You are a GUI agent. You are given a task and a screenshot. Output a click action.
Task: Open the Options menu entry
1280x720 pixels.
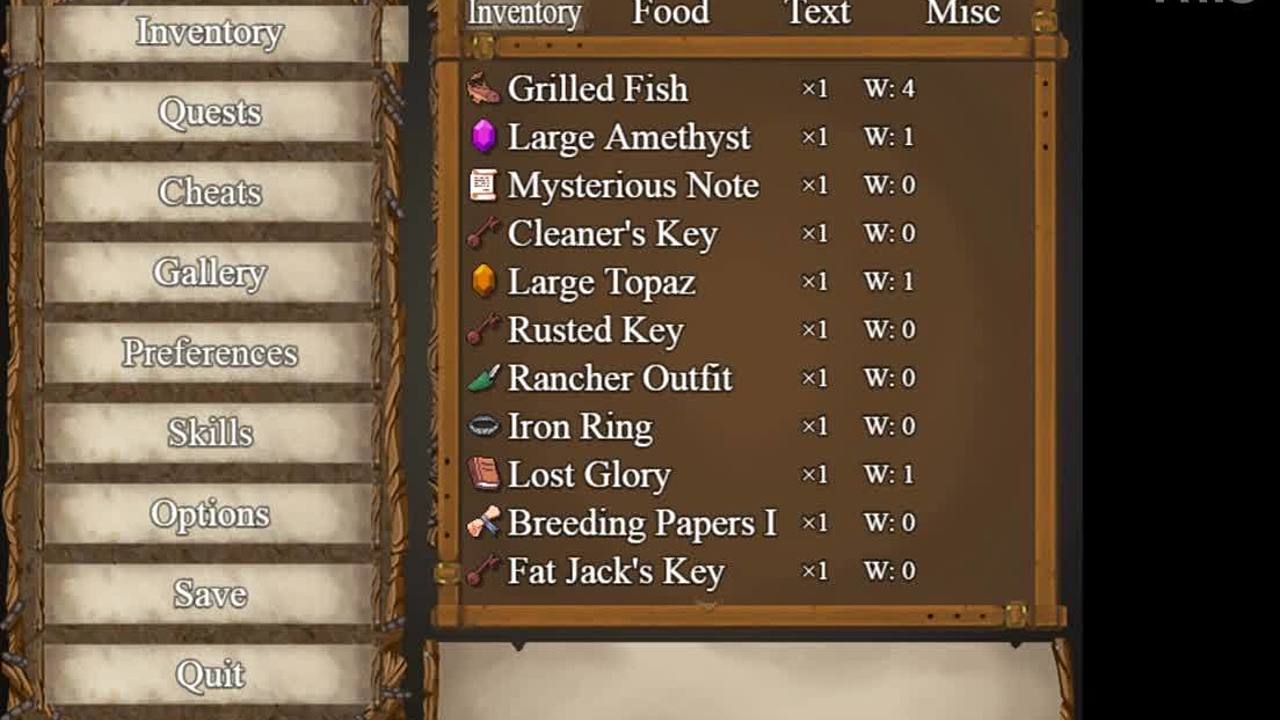209,514
